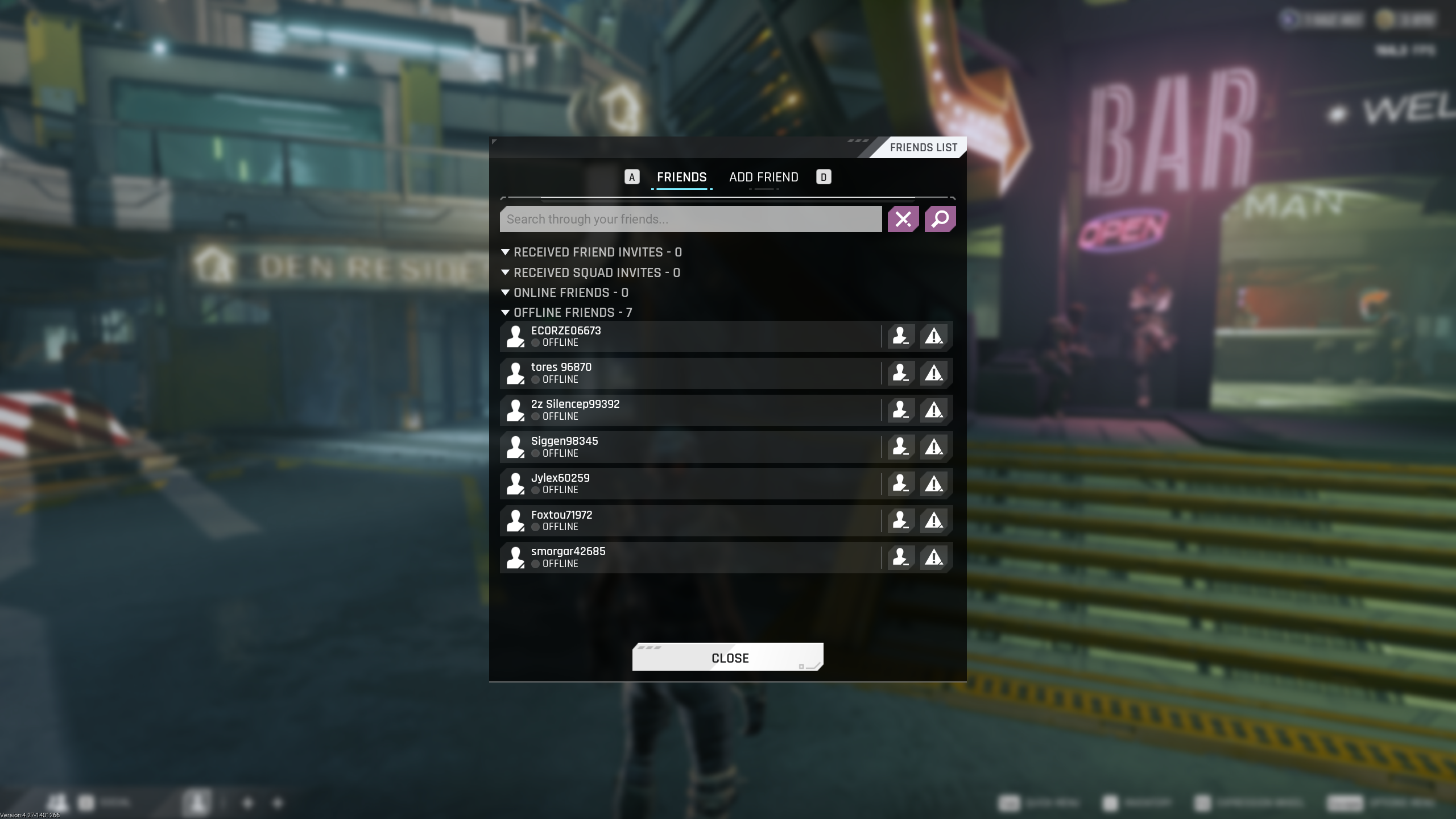Report player Foxtou71972

click(933, 520)
